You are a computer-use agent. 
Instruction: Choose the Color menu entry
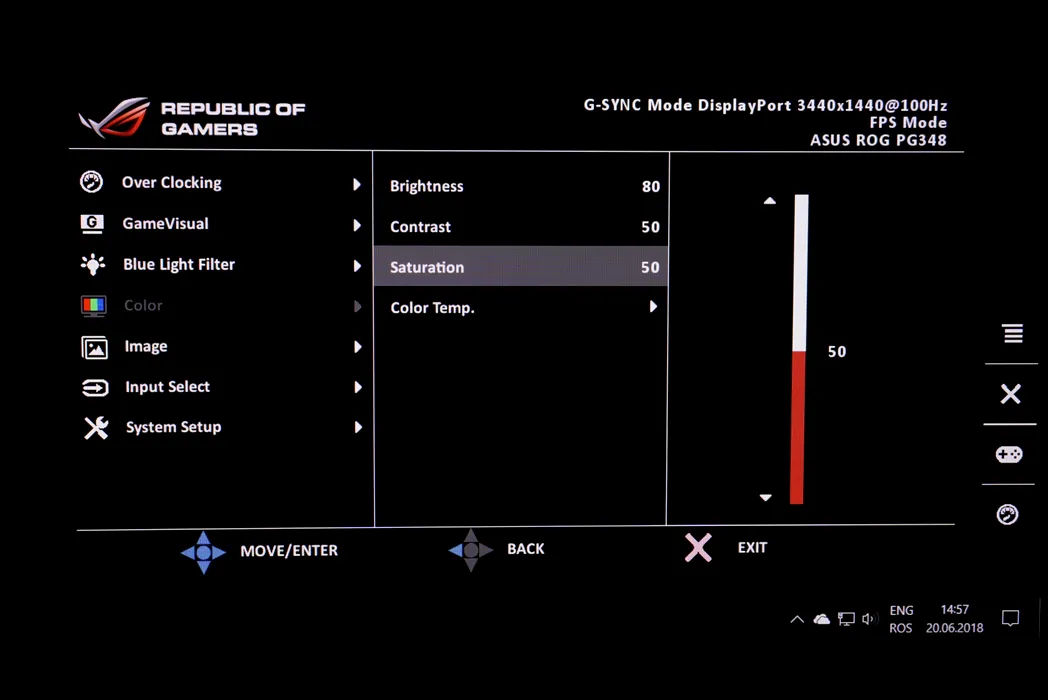coord(143,306)
